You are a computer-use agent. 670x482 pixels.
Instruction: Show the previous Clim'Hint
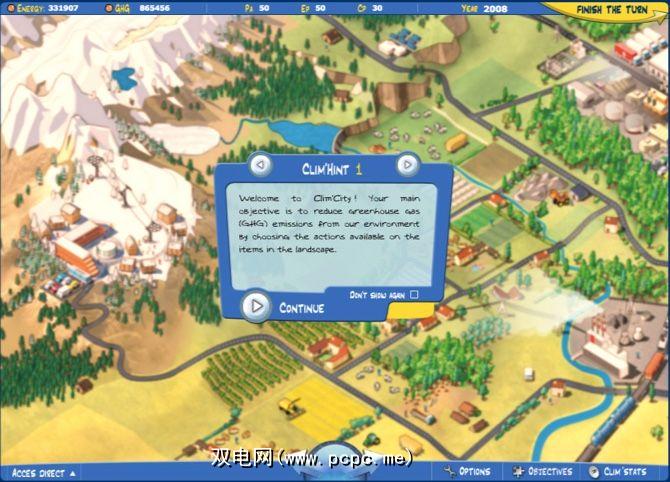259,164
